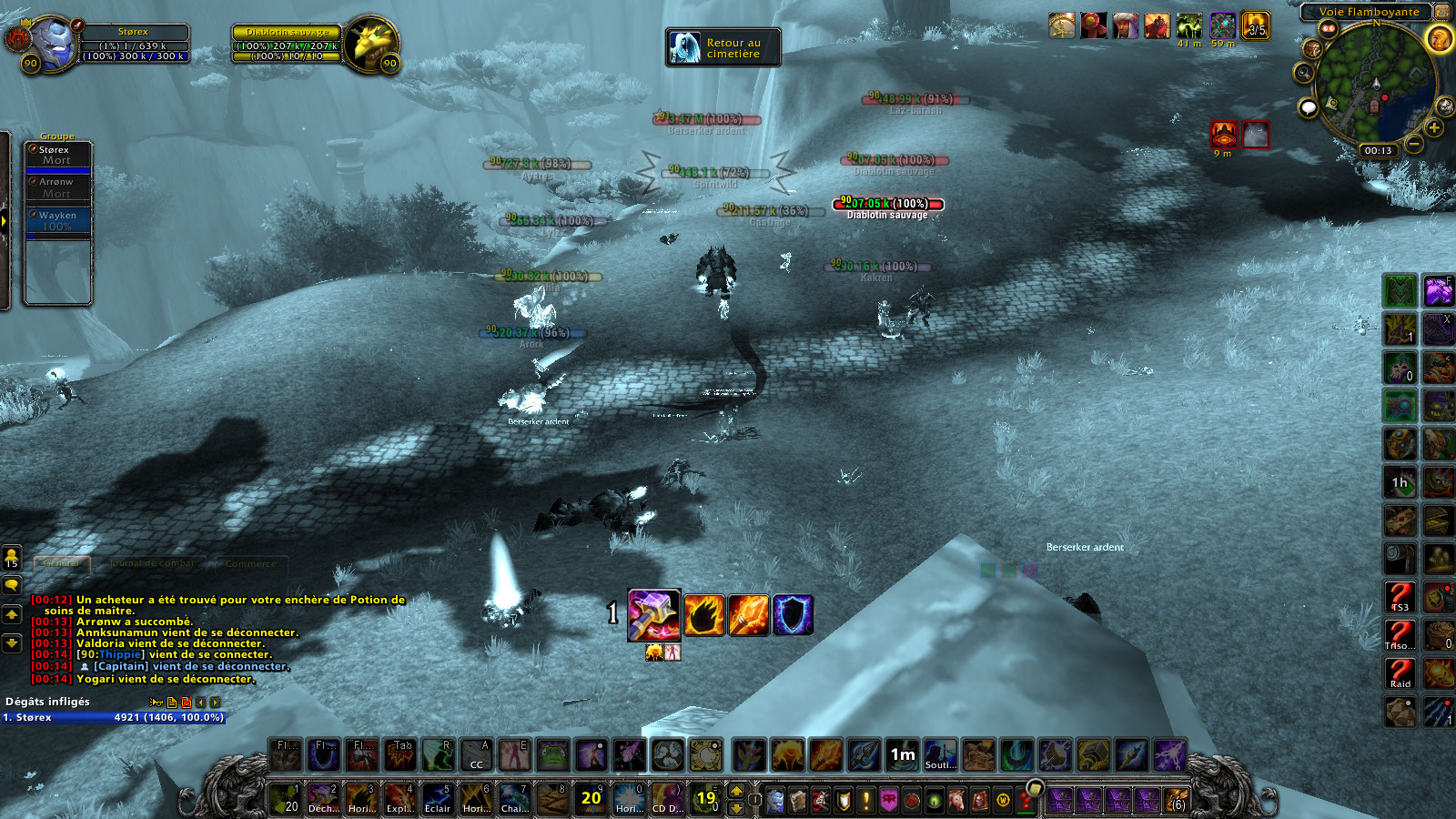The height and width of the screenshot is (819, 1456).
Task: Select the Général chat tab
Action: pyautogui.click(x=62, y=563)
